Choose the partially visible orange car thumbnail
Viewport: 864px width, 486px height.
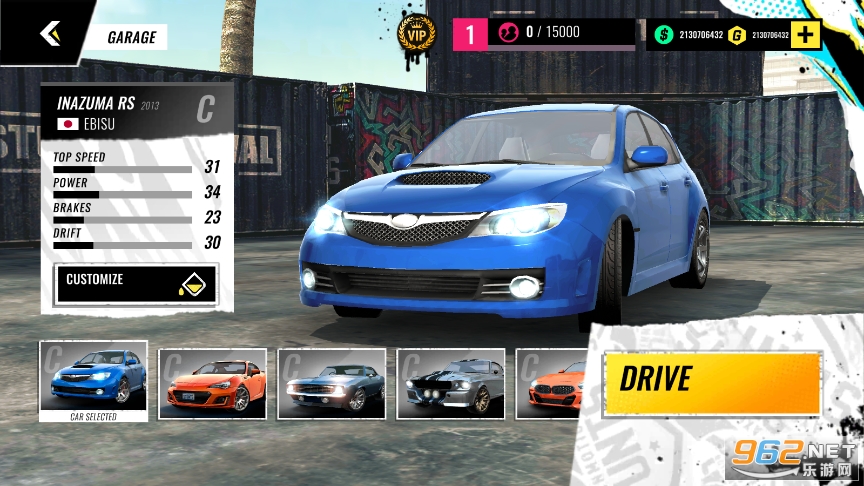(x=552, y=383)
